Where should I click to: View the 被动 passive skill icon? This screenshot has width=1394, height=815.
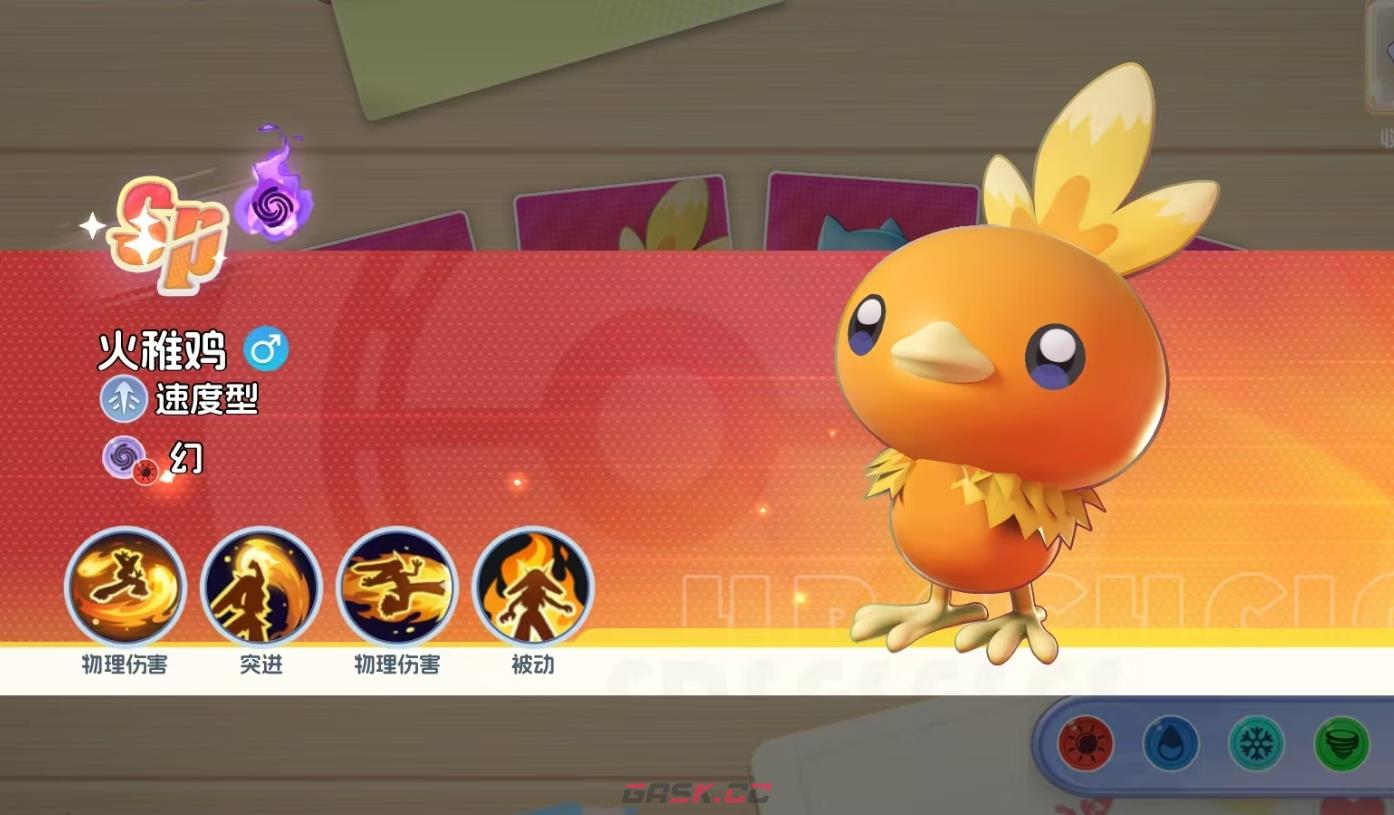[533, 587]
